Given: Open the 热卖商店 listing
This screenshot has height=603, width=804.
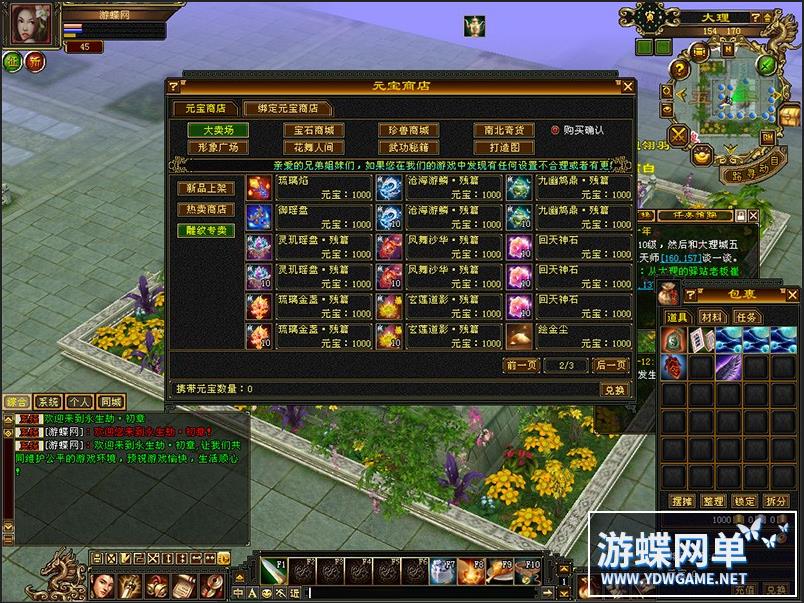Looking at the screenshot, I should tap(206, 209).
